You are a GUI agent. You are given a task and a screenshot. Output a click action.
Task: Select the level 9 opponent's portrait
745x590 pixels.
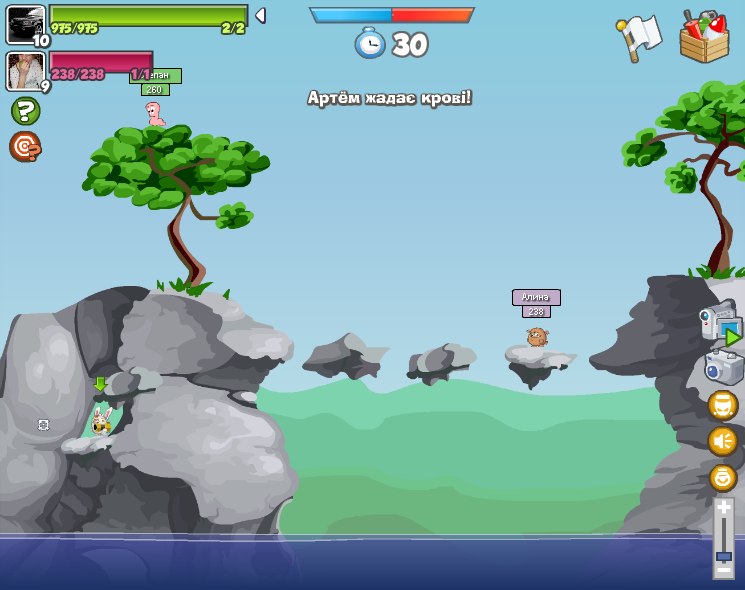(x=24, y=71)
